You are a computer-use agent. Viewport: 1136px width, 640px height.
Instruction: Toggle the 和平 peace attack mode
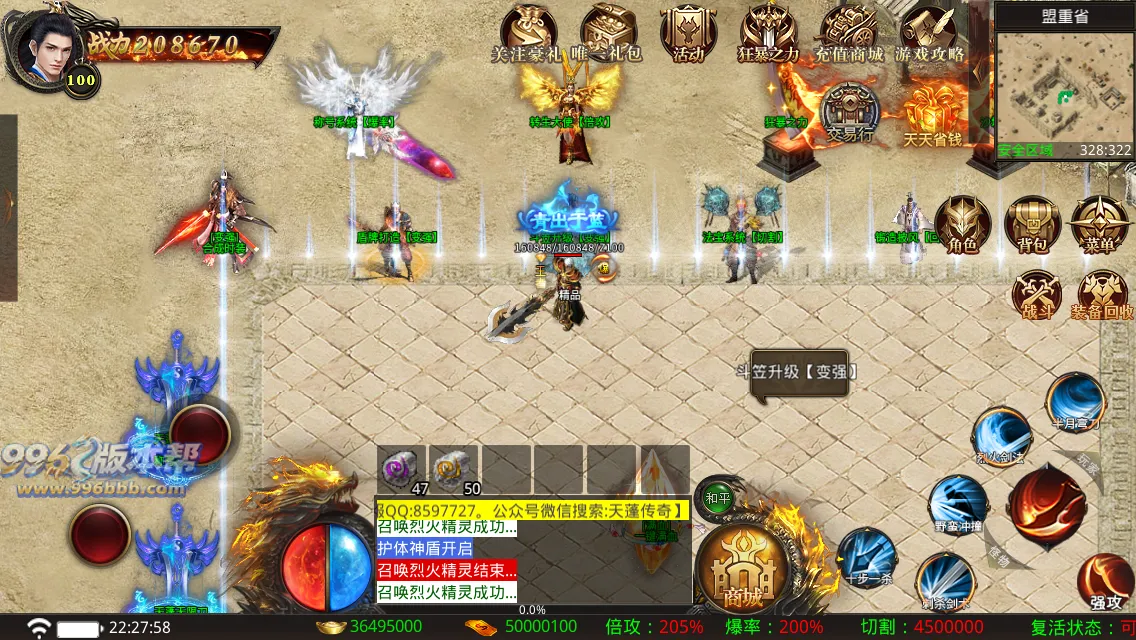(718, 497)
